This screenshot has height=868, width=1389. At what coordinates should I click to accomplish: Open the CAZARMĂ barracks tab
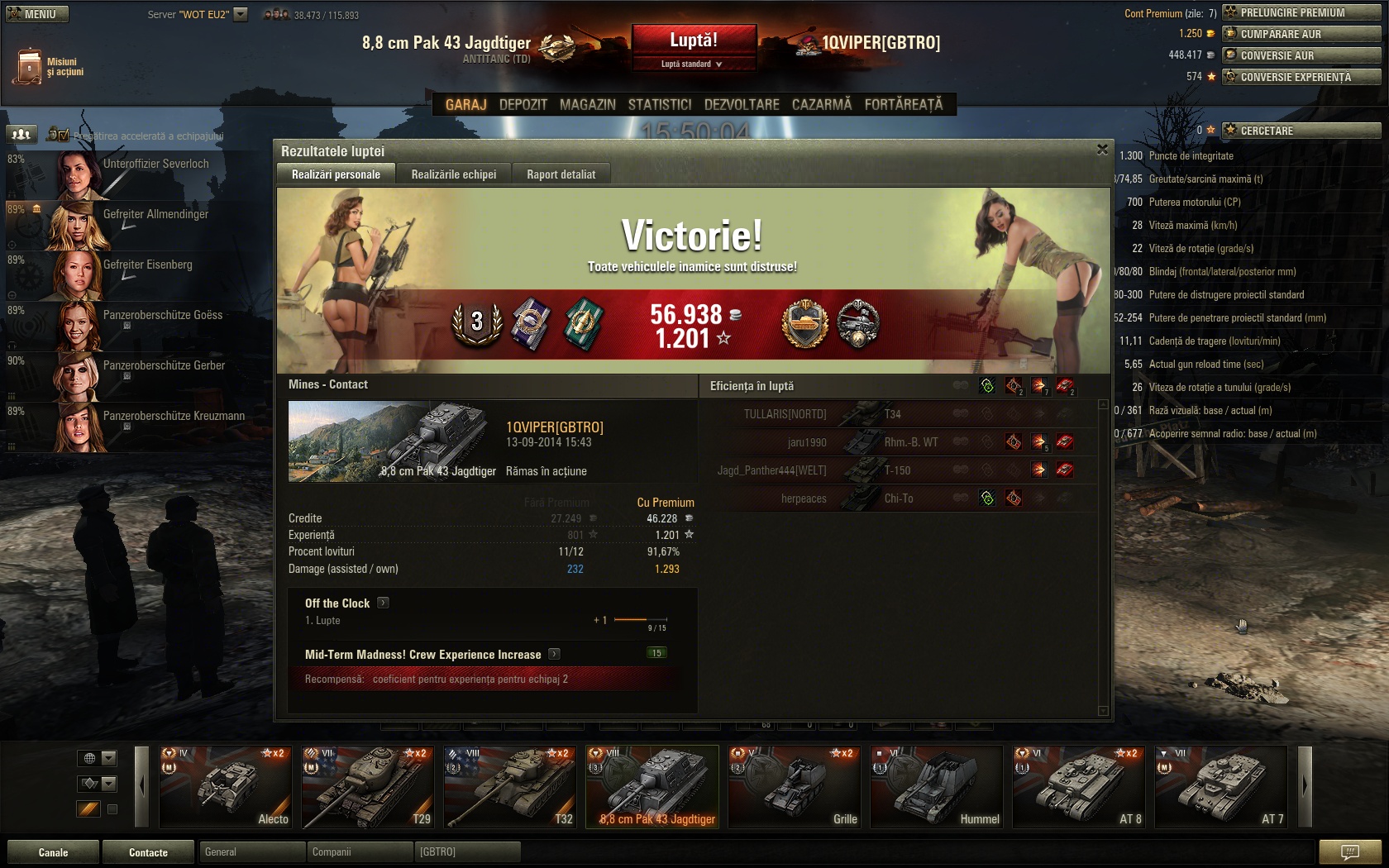(x=821, y=105)
